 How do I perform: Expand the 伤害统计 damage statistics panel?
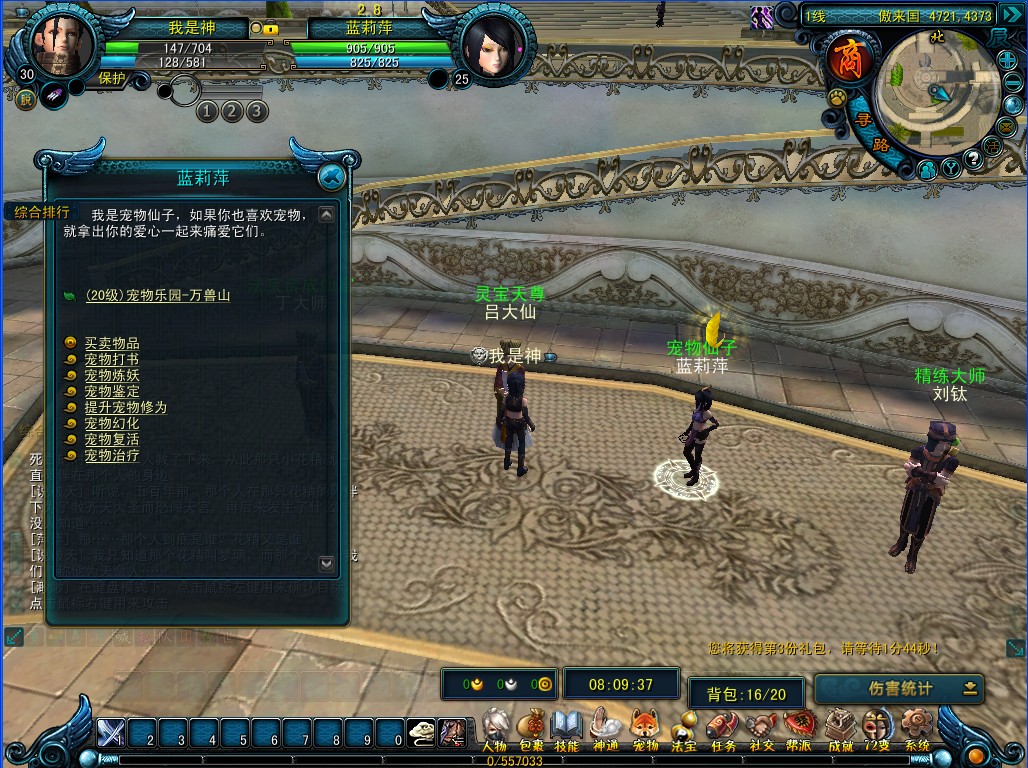point(969,688)
